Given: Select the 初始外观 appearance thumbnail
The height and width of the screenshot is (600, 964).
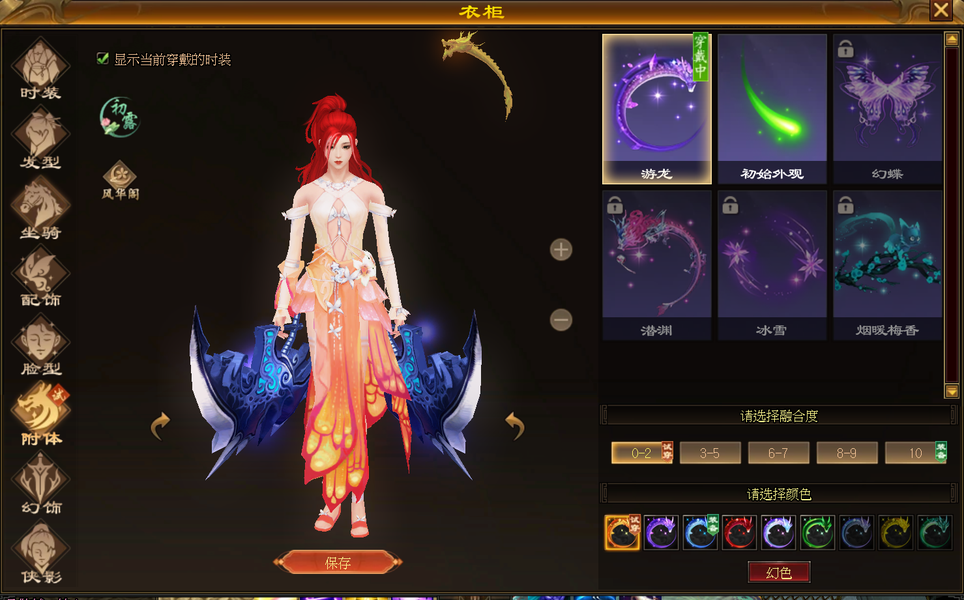Looking at the screenshot, I should click(x=772, y=108).
